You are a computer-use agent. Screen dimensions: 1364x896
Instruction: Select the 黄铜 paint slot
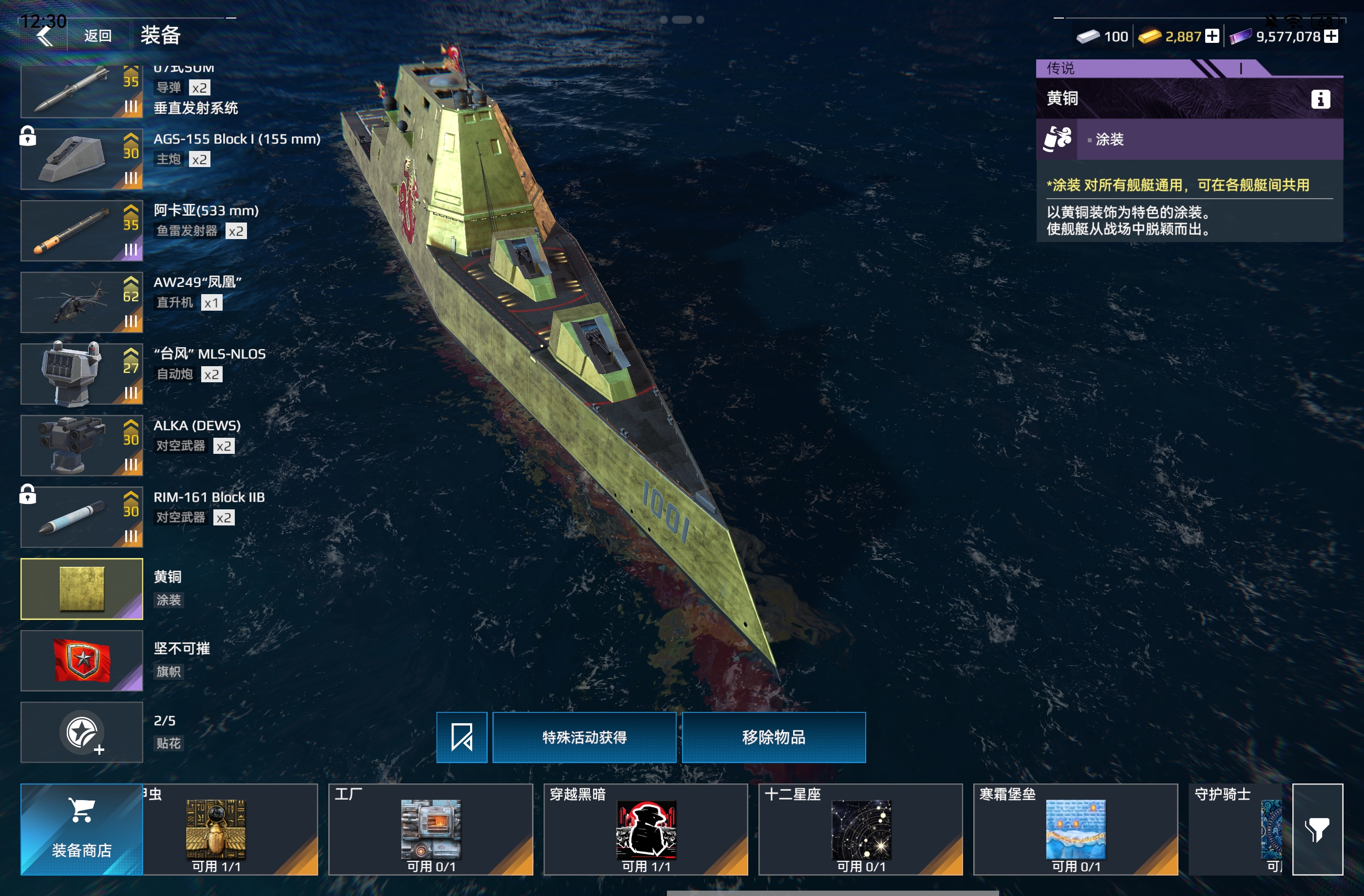click(x=81, y=589)
